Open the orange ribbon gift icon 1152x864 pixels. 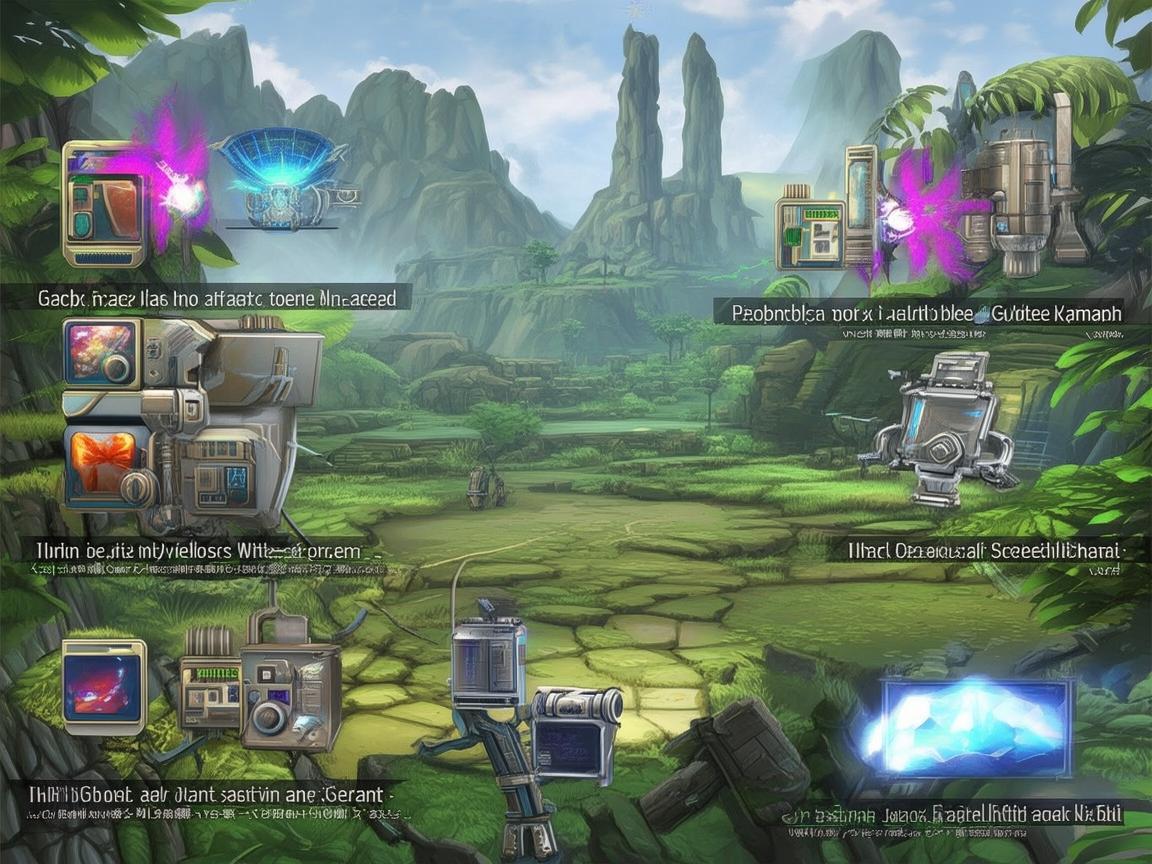[101, 463]
